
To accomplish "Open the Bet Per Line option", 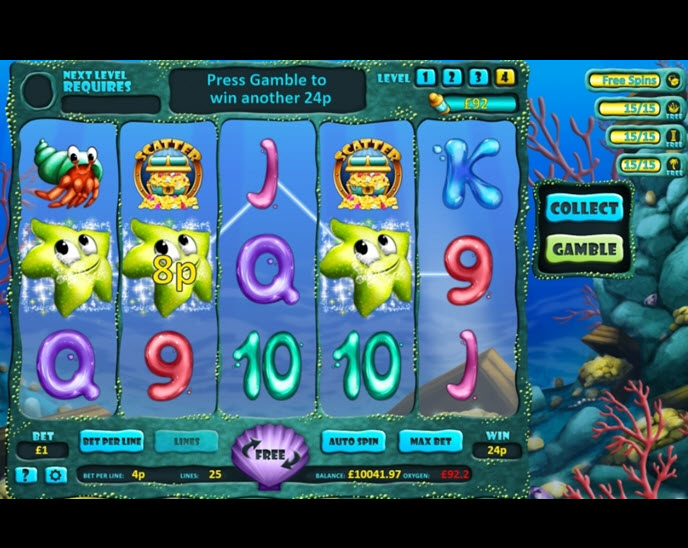I will [112, 441].
